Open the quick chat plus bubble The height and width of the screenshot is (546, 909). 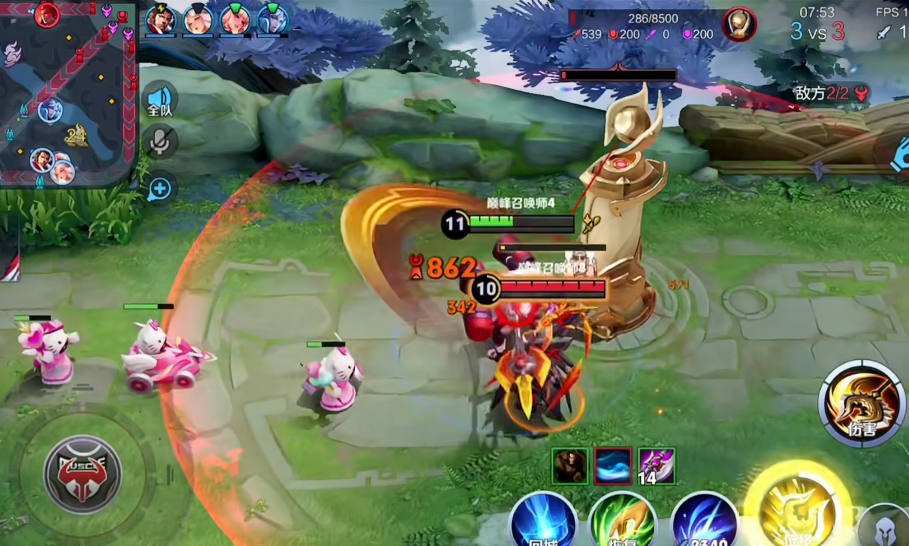point(158,187)
